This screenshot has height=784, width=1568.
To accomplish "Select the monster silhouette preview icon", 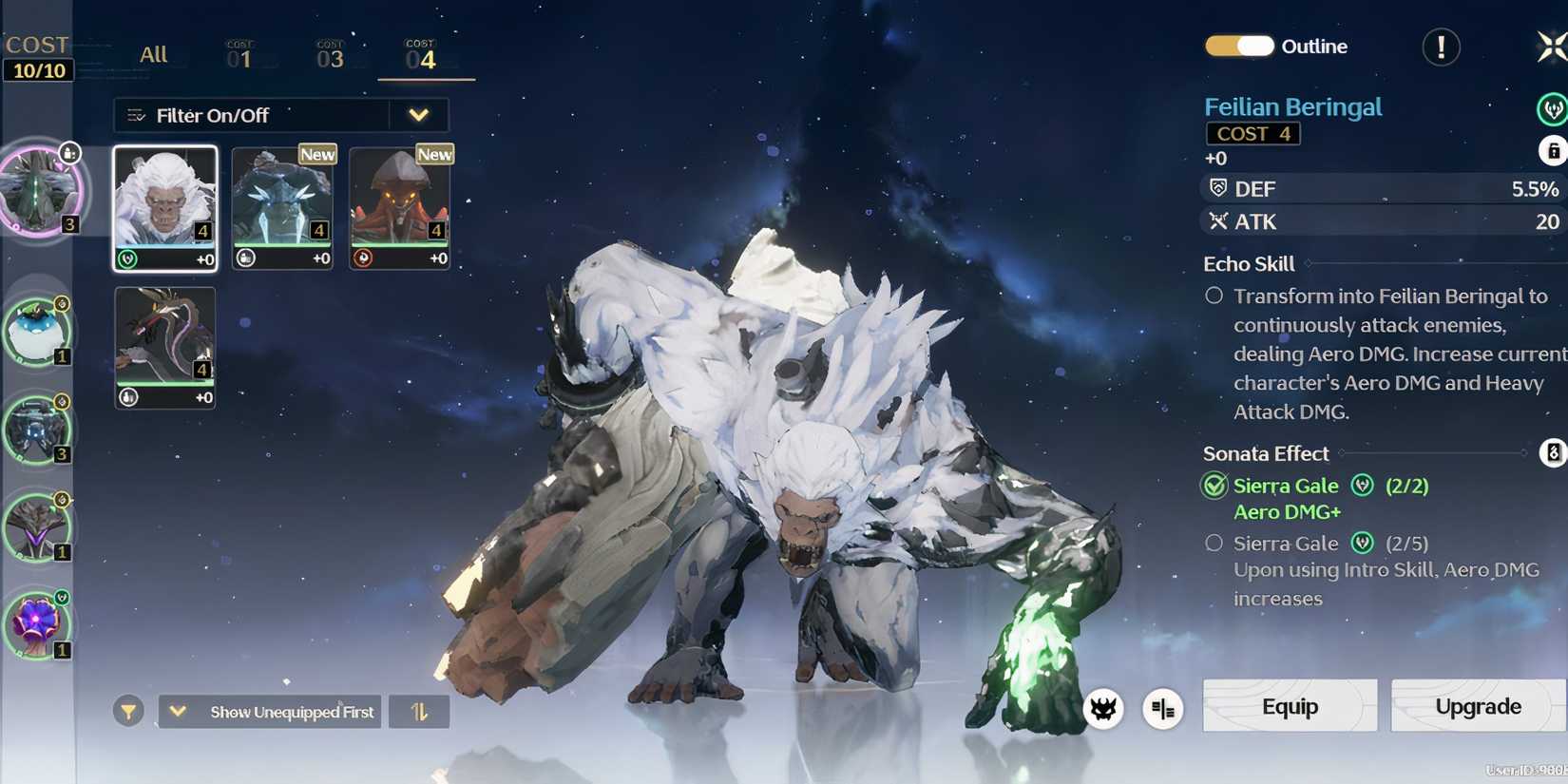I will point(1102,709).
